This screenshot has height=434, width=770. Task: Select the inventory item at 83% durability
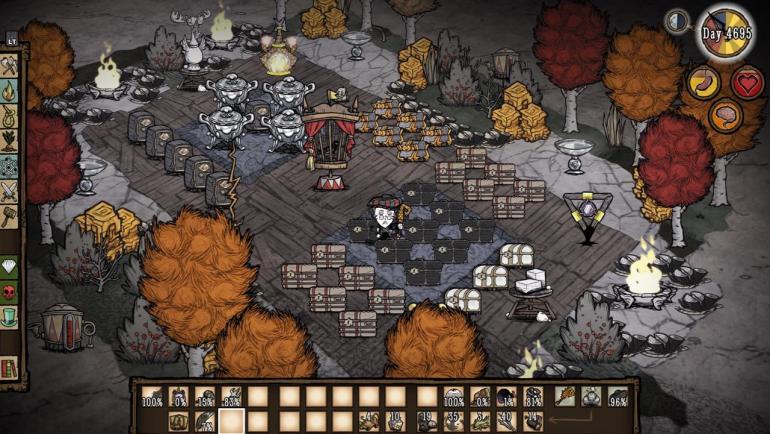click(233, 397)
